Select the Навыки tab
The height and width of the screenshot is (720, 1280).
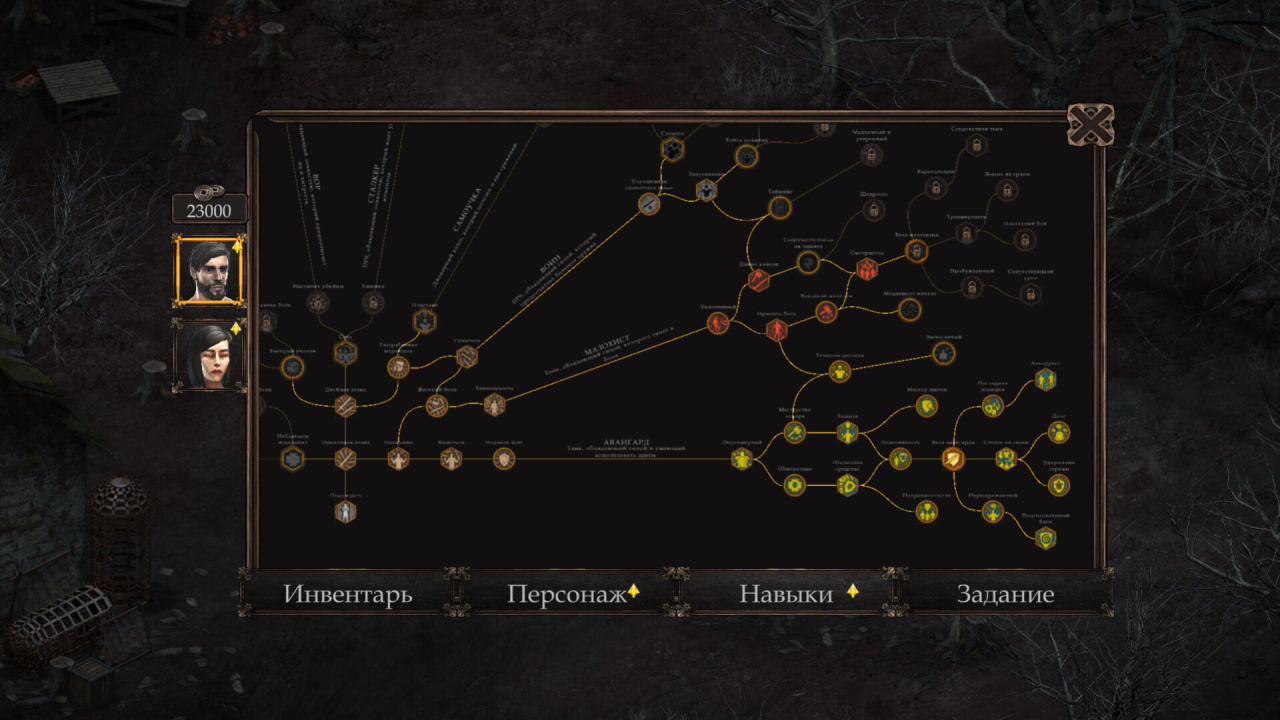pos(786,594)
